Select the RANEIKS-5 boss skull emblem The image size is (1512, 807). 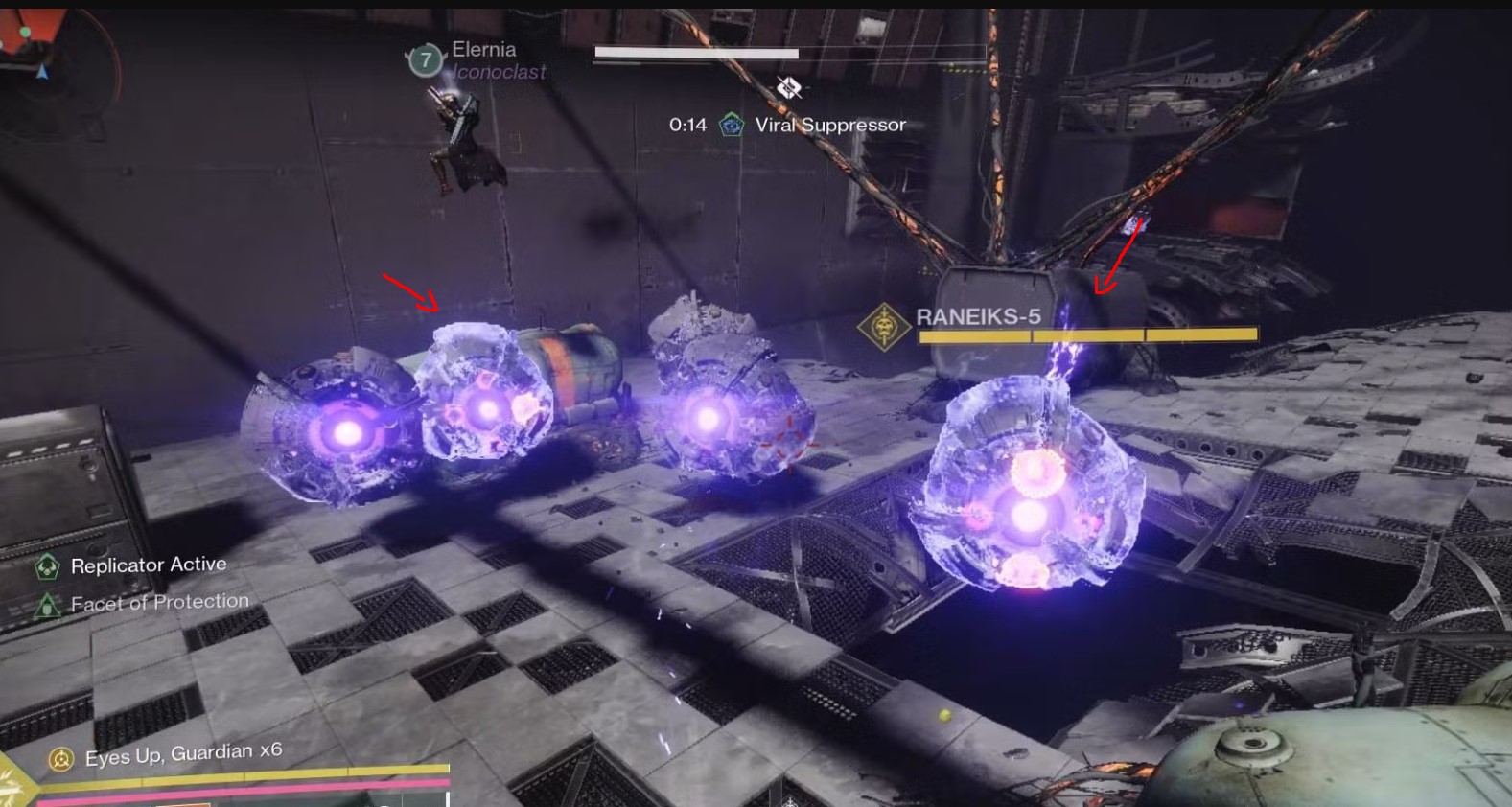(x=883, y=326)
